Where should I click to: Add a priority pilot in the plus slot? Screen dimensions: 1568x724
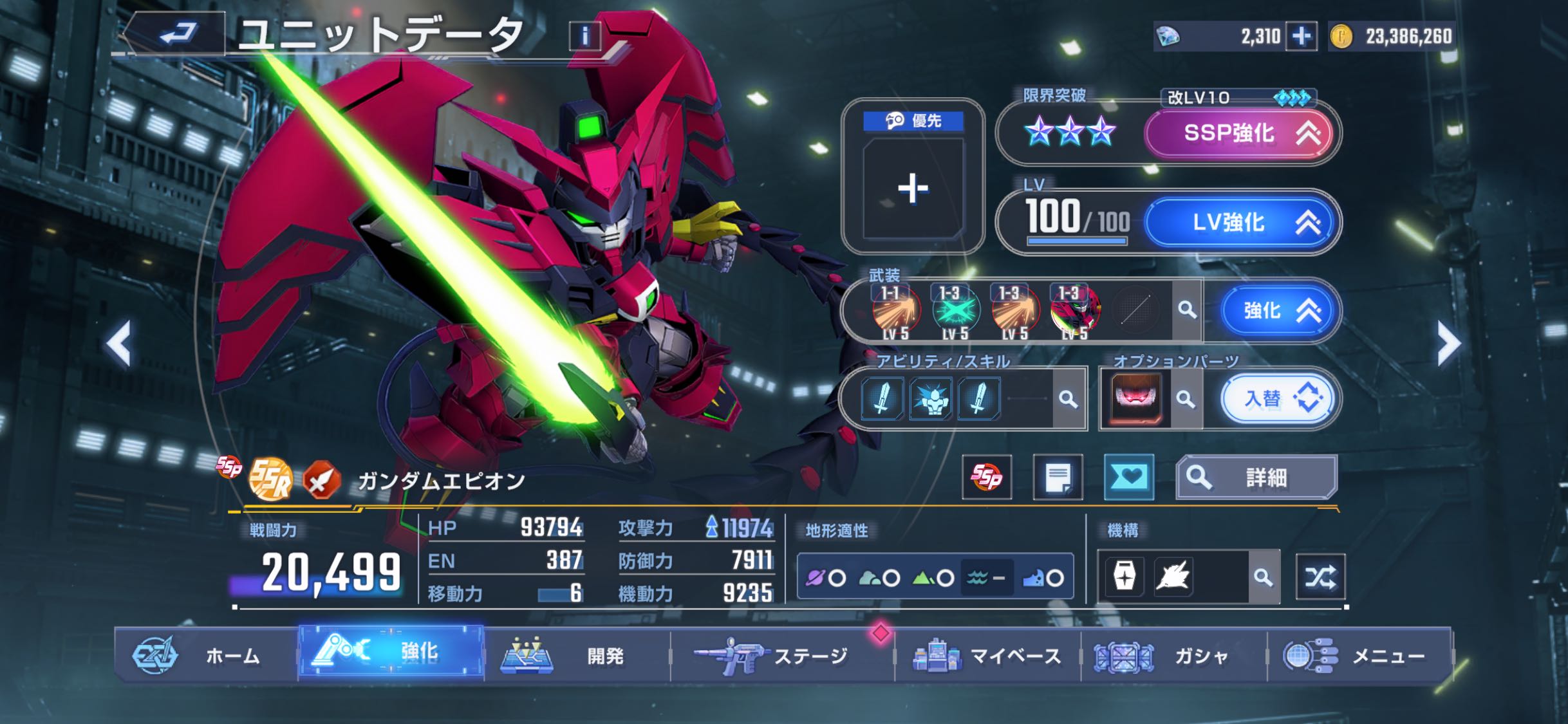coord(913,189)
